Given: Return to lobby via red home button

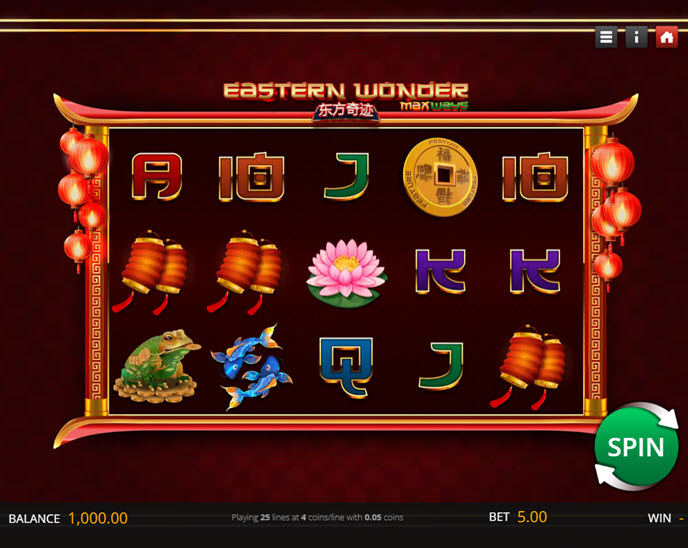Looking at the screenshot, I should tap(667, 37).
